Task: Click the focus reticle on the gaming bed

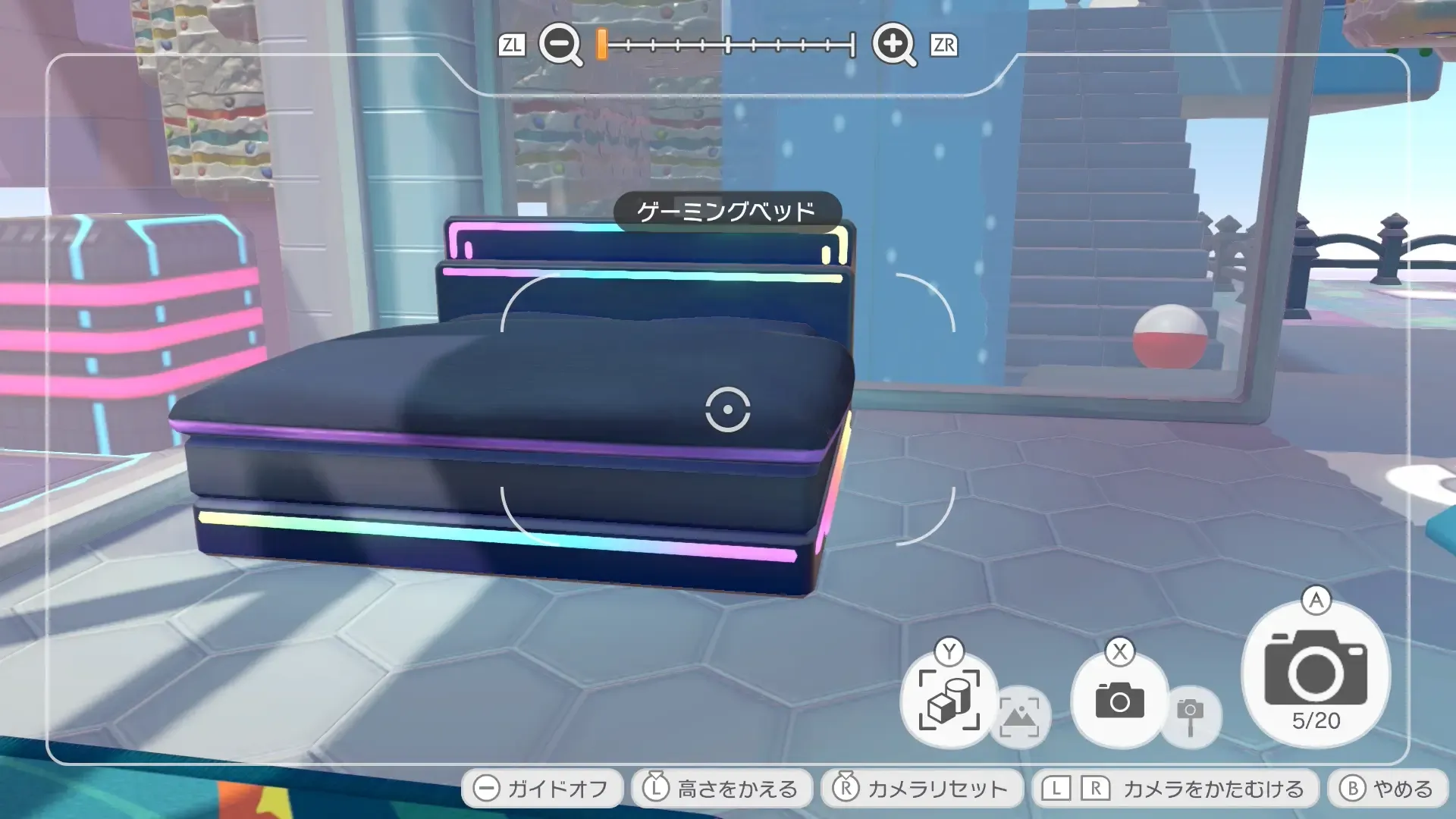Action: click(x=730, y=410)
